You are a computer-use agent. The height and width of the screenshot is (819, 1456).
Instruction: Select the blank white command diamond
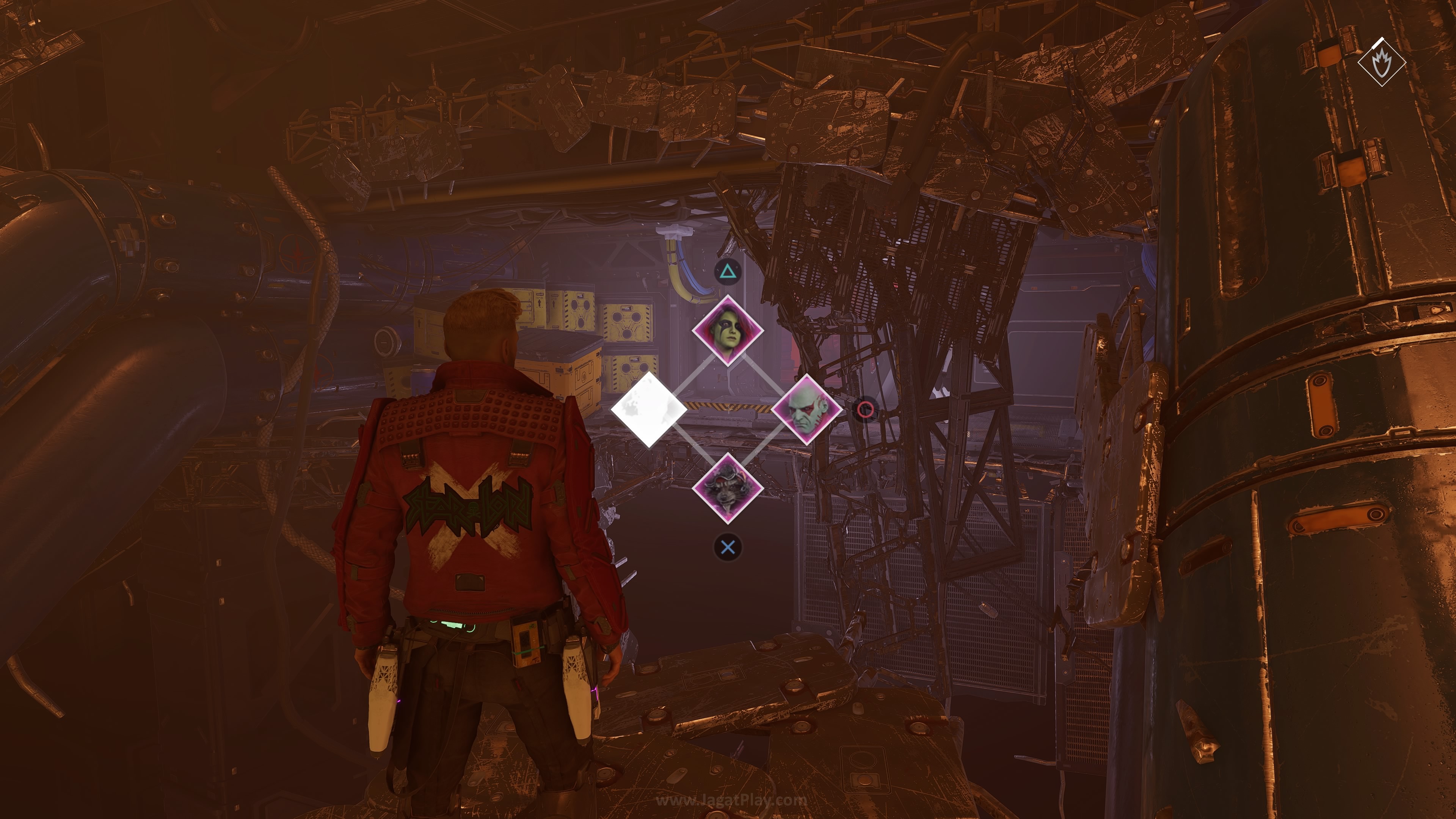tap(649, 411)
